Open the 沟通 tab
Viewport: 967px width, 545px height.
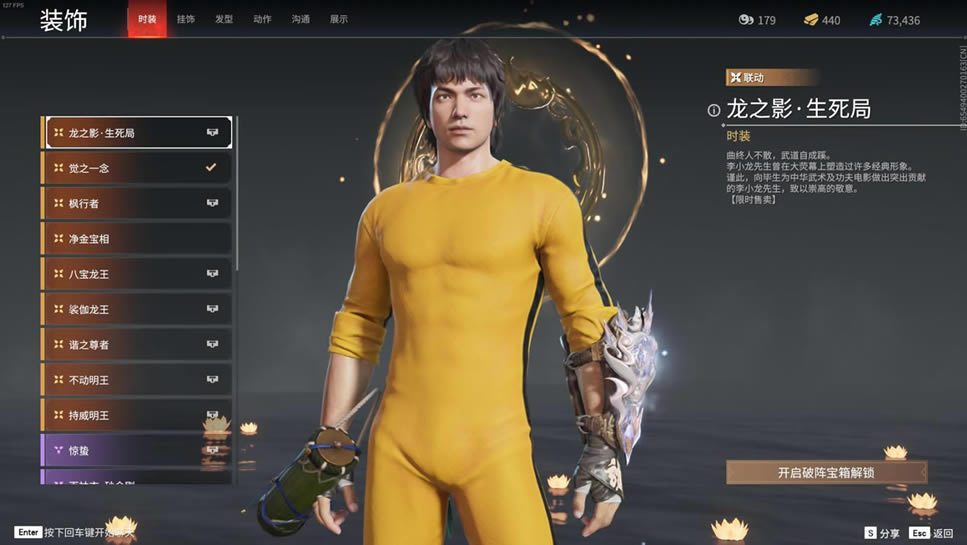[x=301, y=19]
